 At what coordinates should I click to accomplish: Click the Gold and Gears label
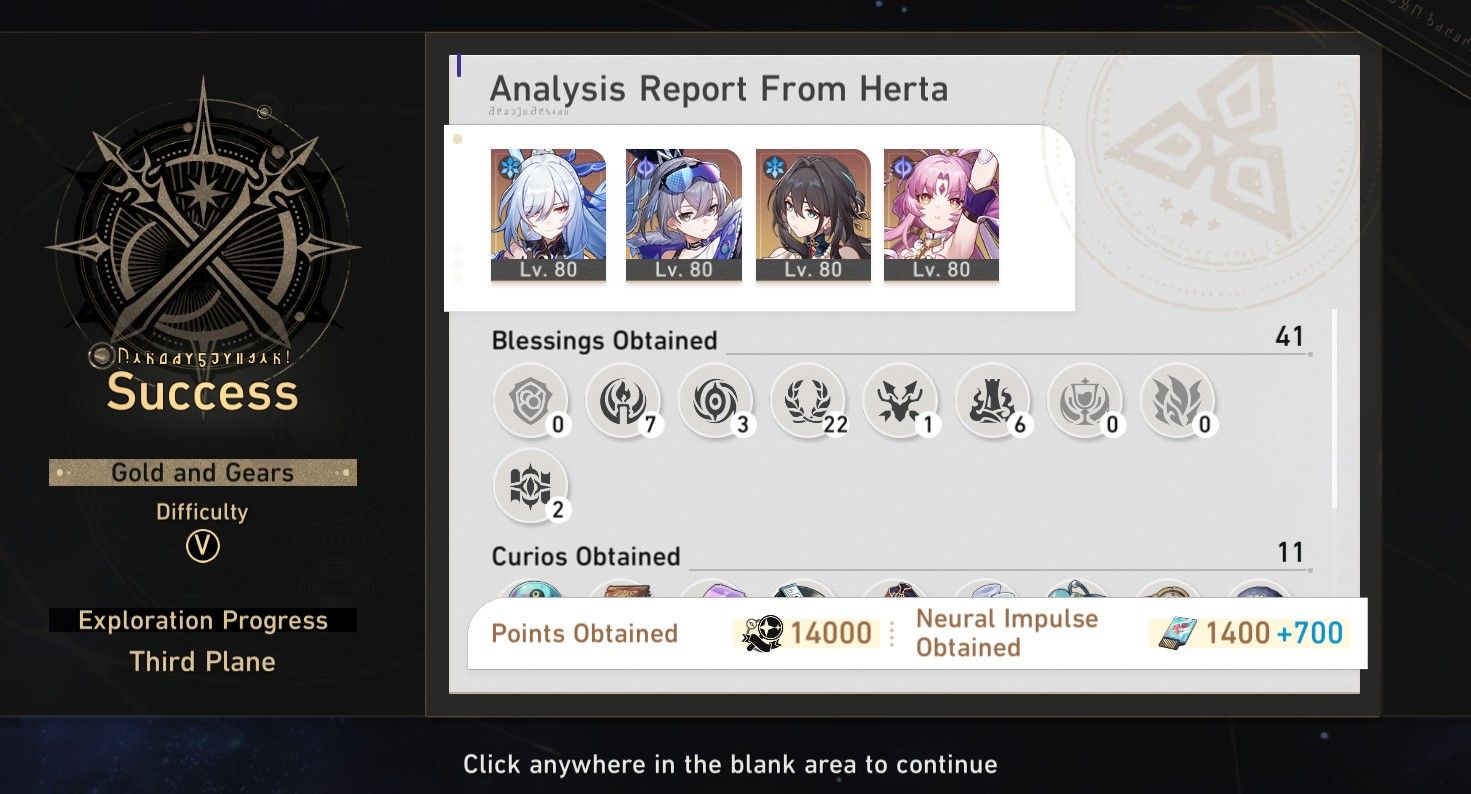(201, 472)
